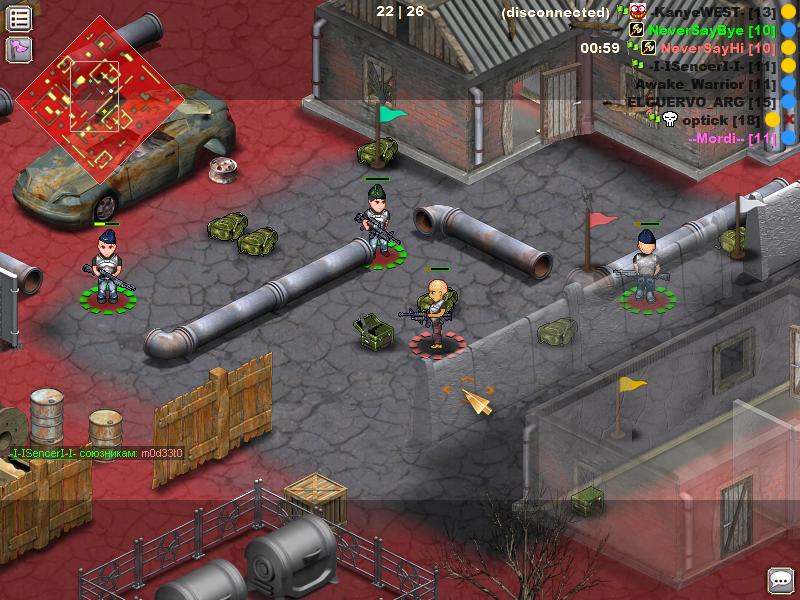Choose --Mordi-- from the player list
Screen dimensions: 800x600
(x=732, y=138)
